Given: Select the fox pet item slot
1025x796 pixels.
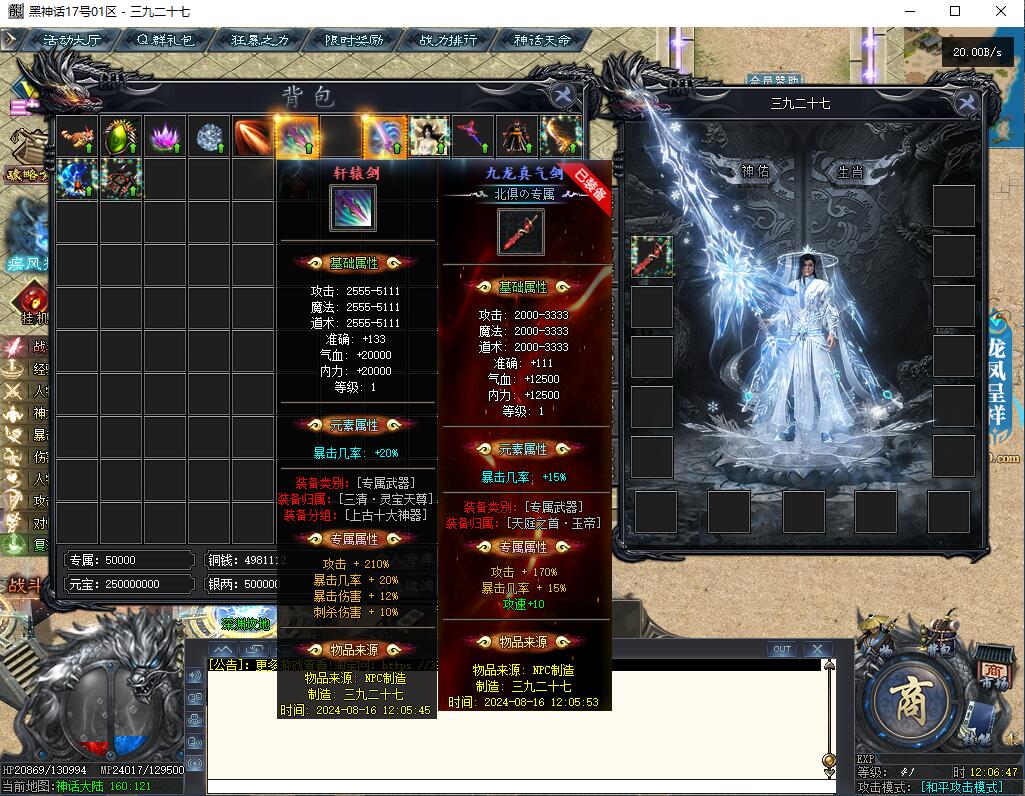Looking at the screenshot, I should pos(77,137).
